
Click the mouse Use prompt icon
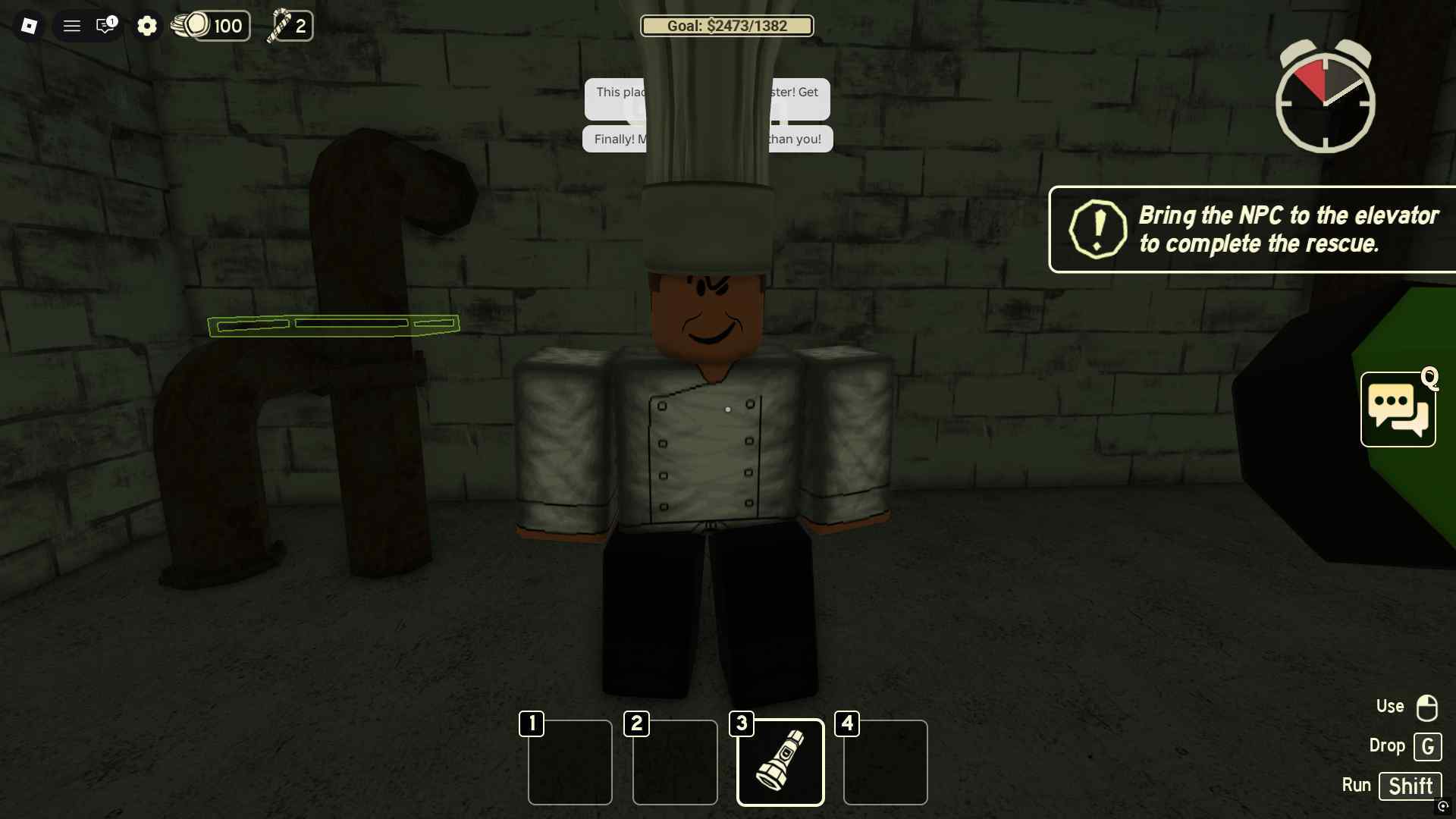(x=1426, y=707)
